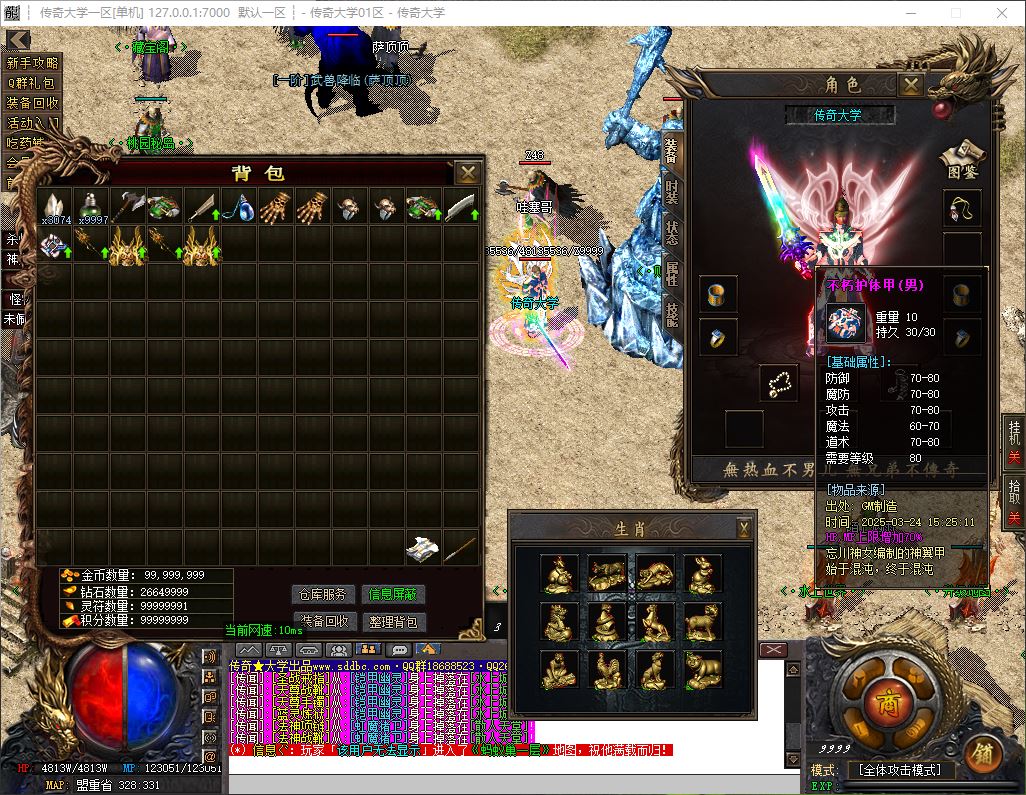This screenshot has height=795, width=1026.
Task: Close the 生肖 zodiac window
Action: tap(744, 528)
